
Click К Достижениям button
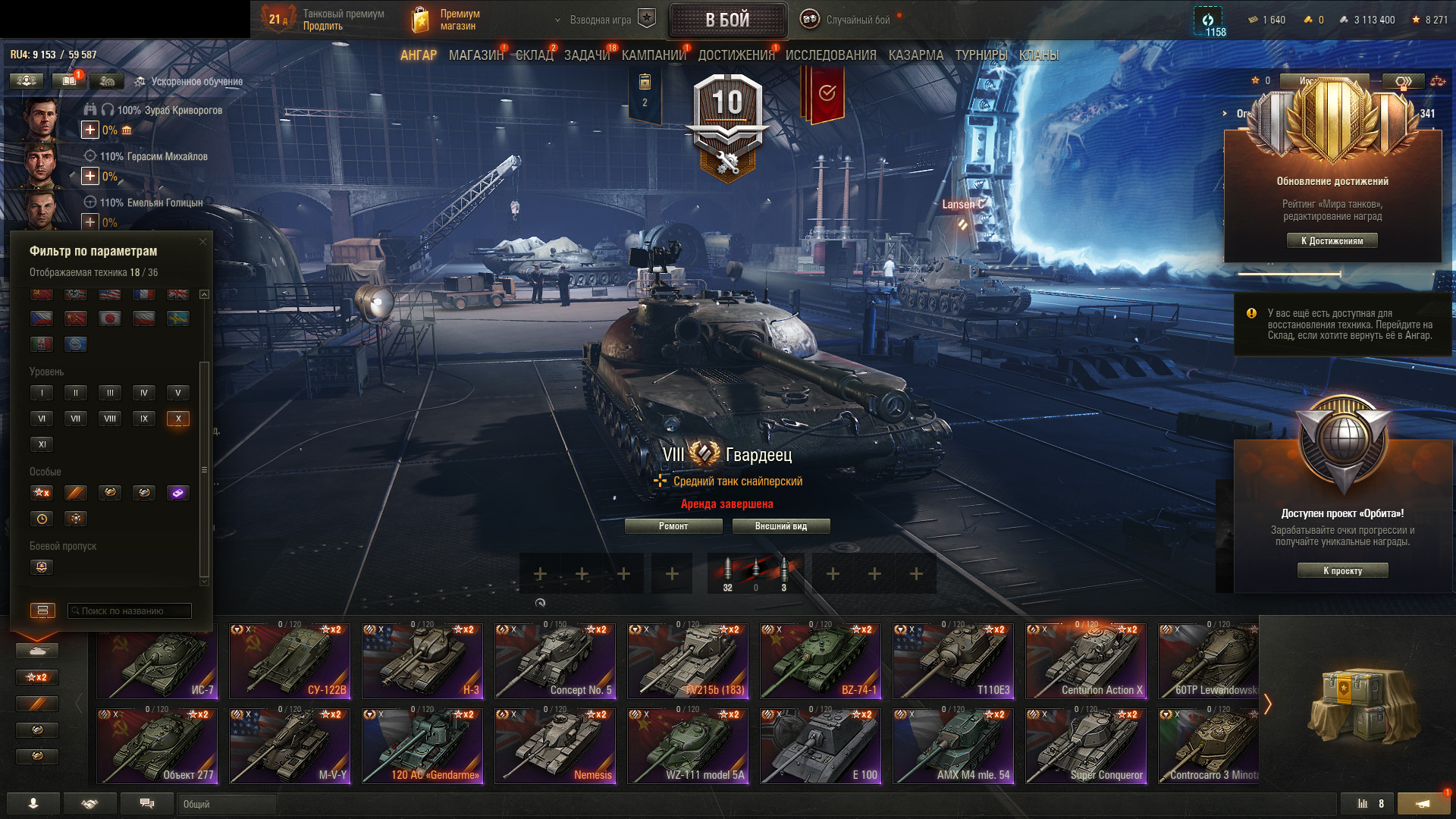tap(1332, 241)
